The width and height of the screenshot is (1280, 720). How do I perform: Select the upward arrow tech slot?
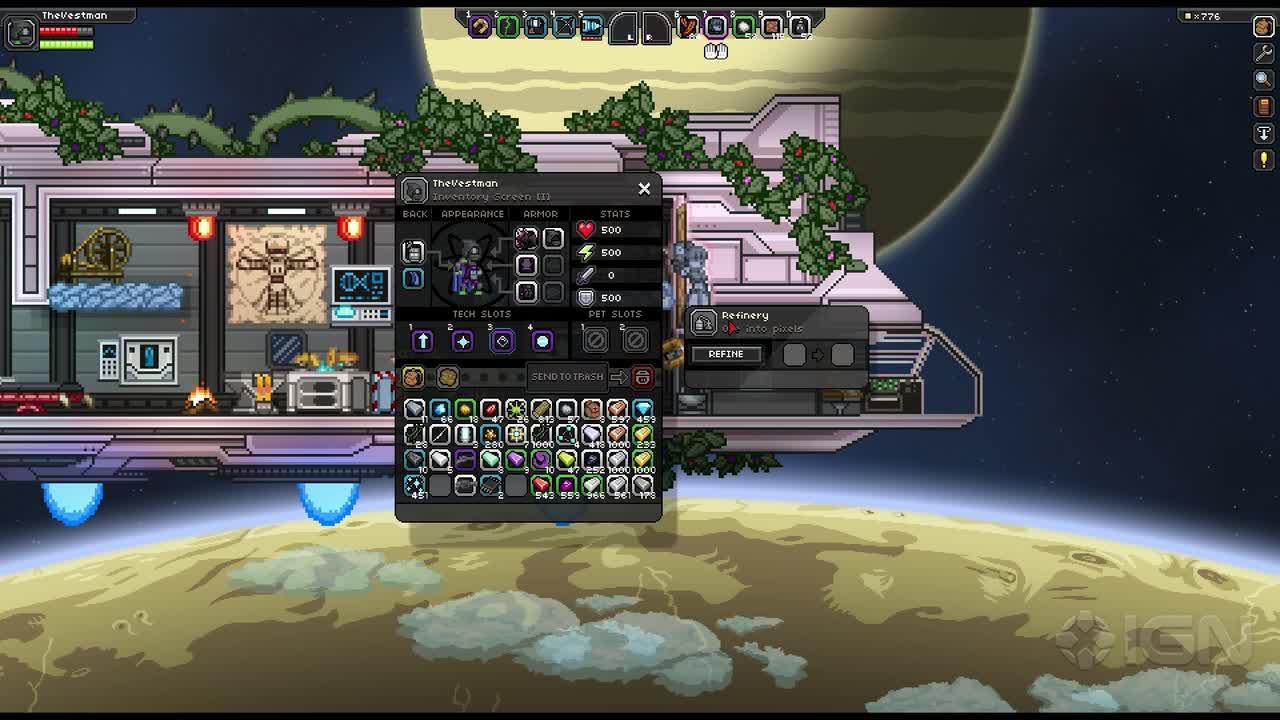422,341
